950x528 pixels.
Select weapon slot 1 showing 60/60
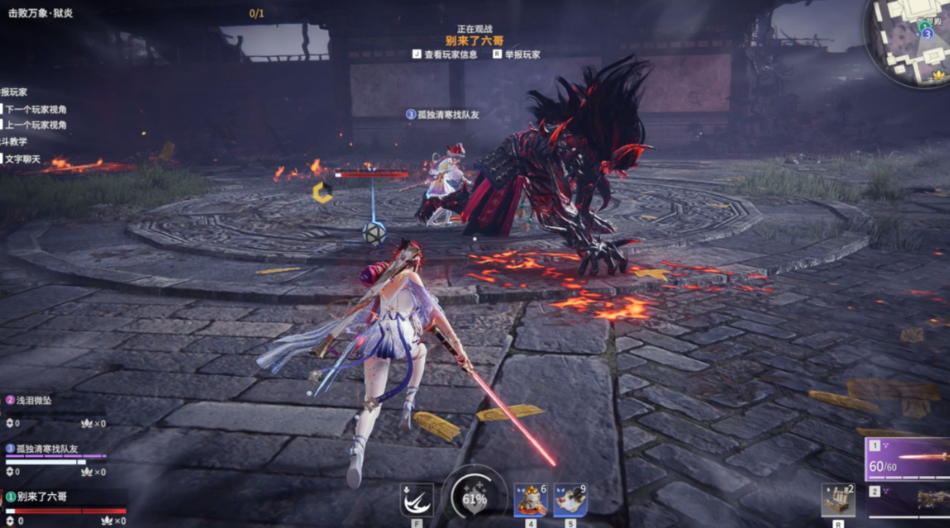[907, 458]
